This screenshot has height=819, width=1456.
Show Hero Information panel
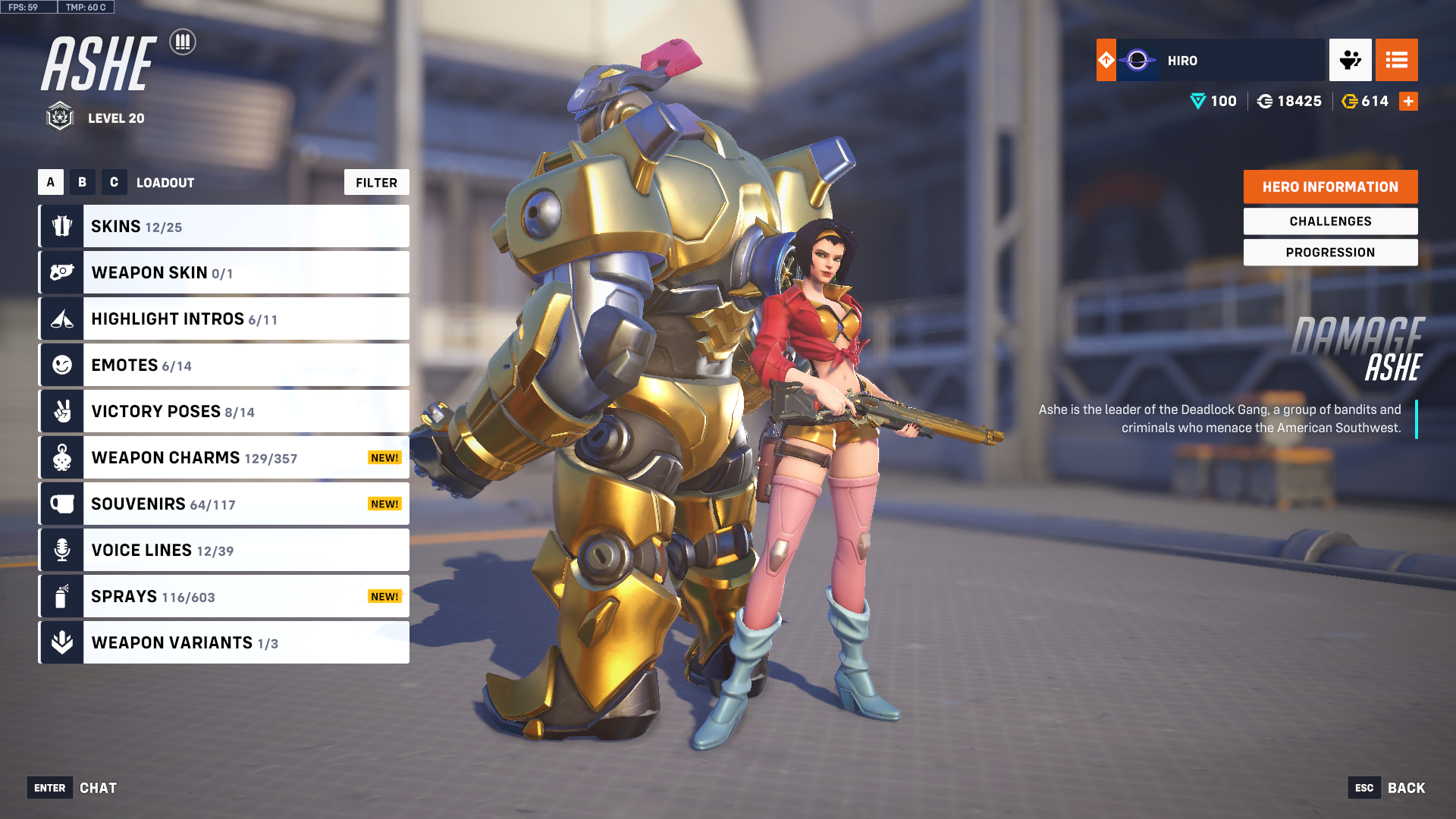coord(1330,187)
